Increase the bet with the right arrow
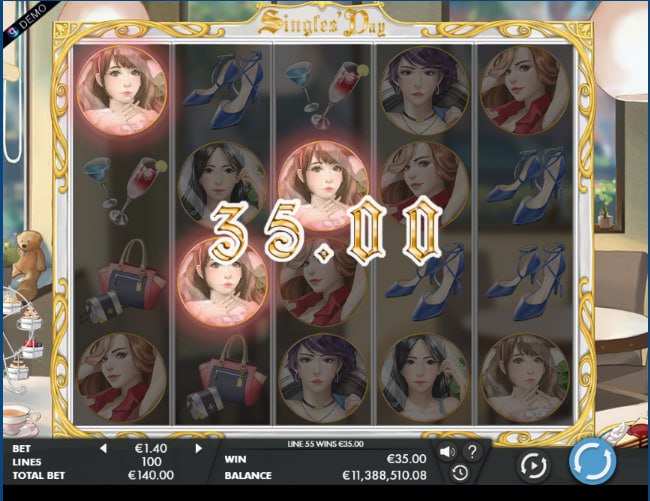The width and height of the screenshot is (650, 501). tap(198, 449)
